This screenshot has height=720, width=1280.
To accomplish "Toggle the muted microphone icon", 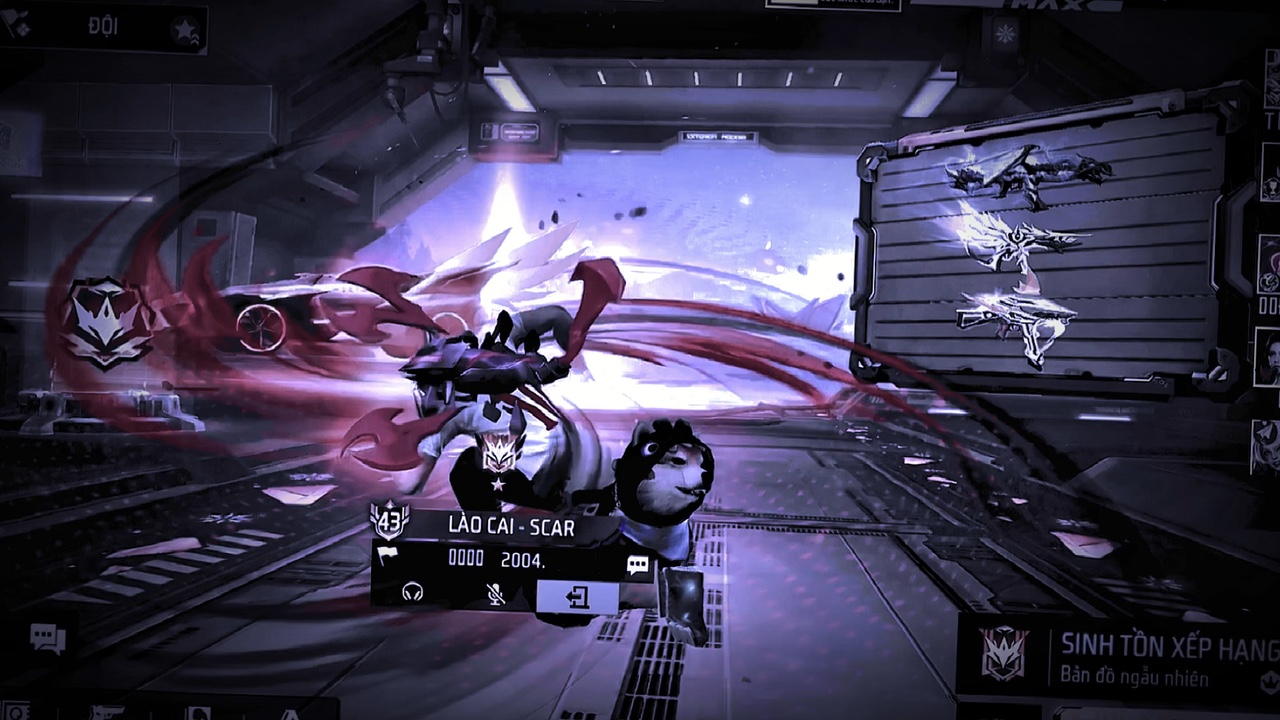I will coord(493,594).
